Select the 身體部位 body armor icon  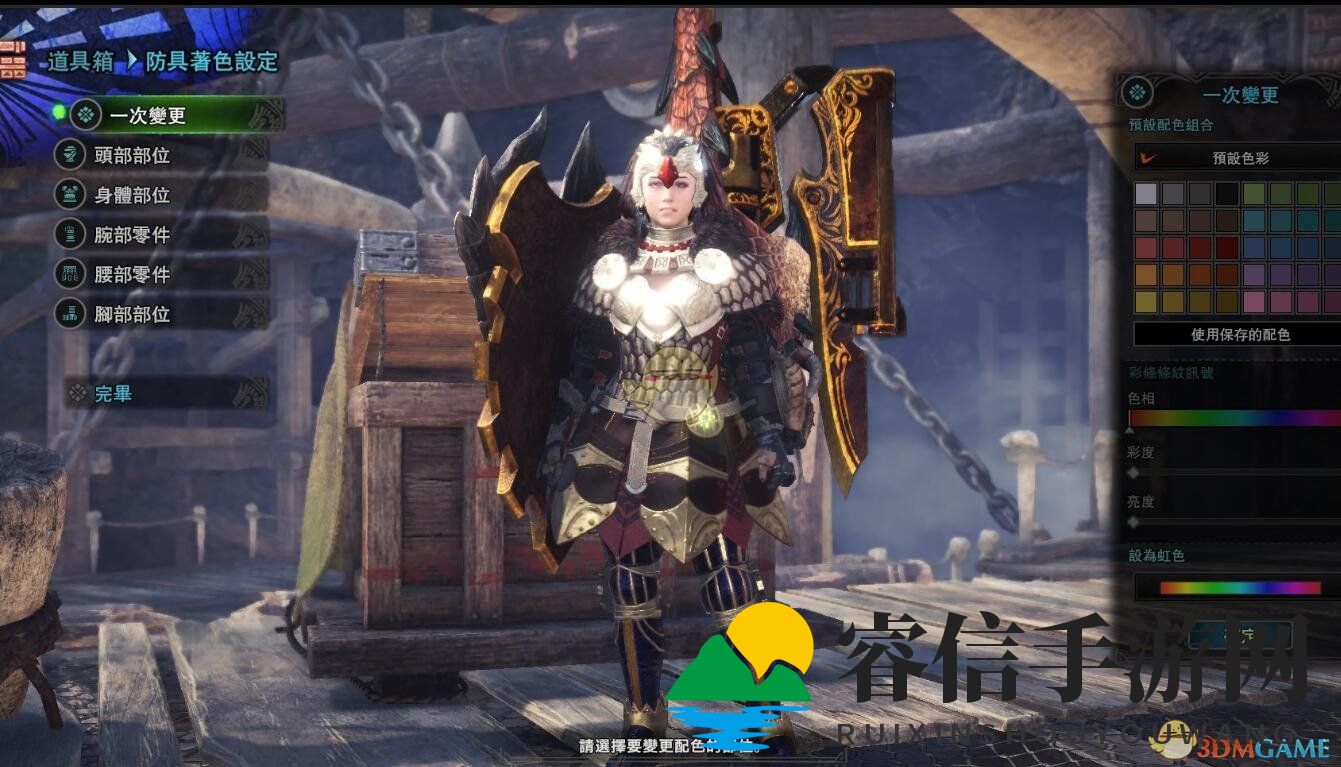tap(69, 195)
